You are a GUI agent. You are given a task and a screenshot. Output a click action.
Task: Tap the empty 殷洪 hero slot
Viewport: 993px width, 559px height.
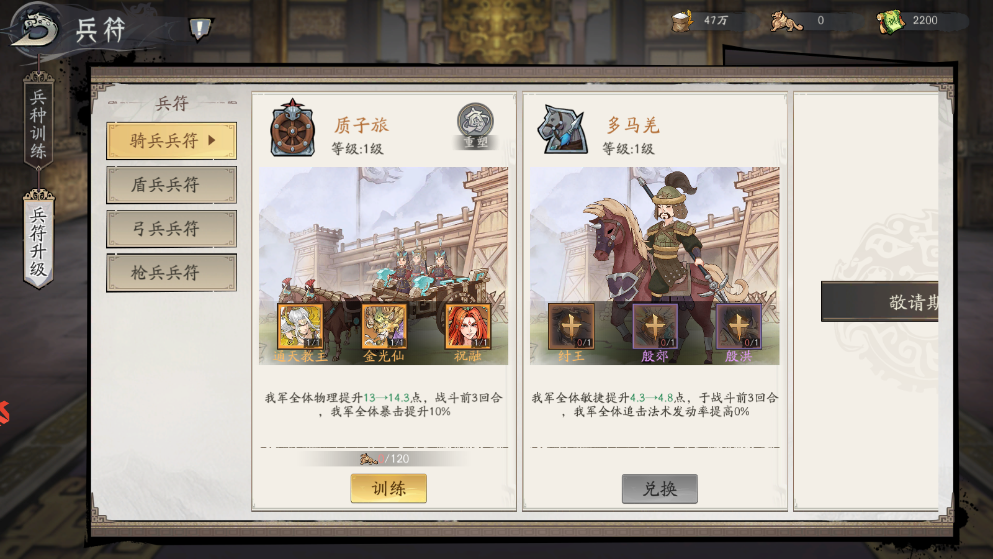[x=738, y=327]
